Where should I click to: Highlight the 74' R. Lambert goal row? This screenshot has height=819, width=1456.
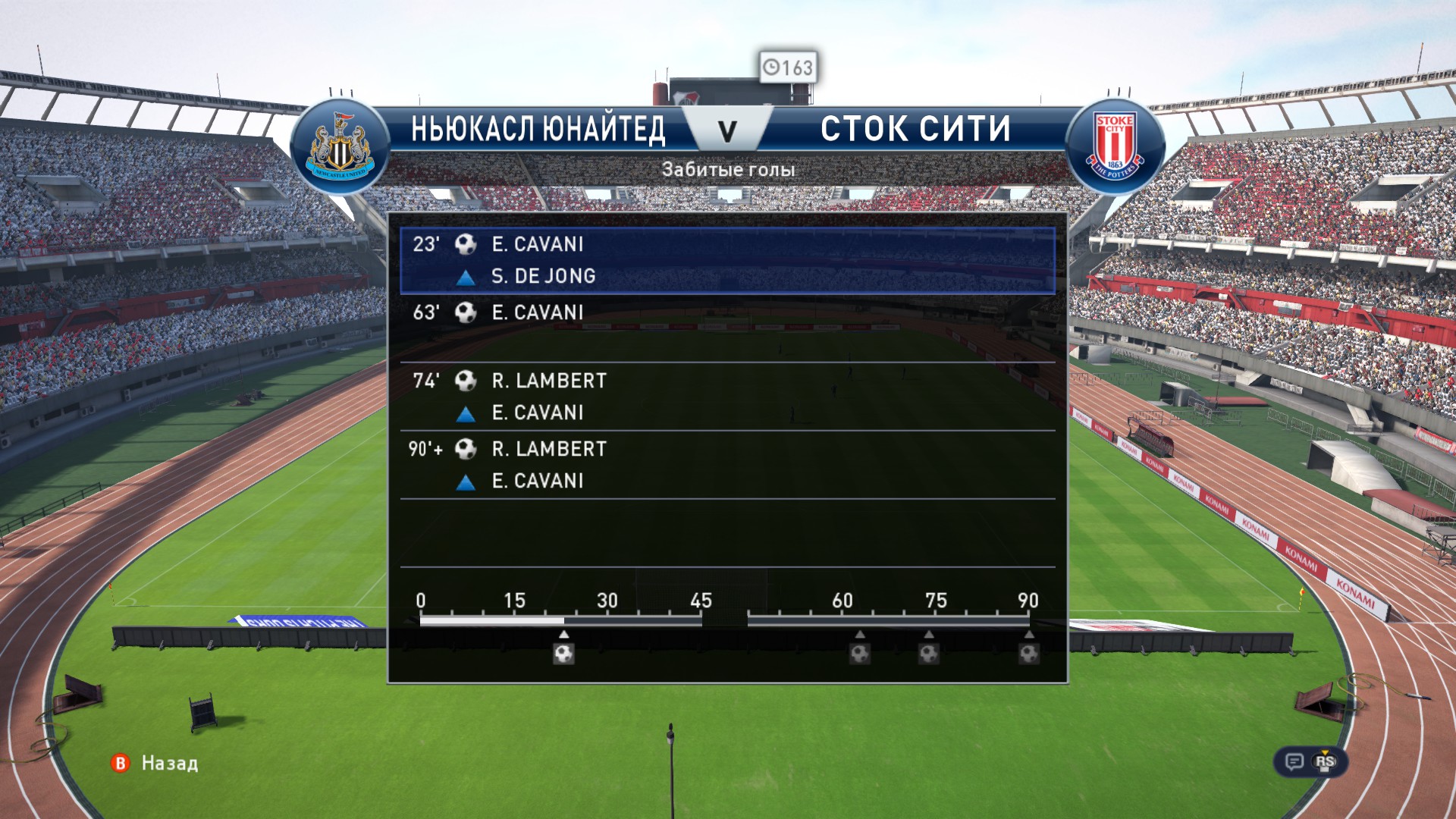(x=727, y=396)
